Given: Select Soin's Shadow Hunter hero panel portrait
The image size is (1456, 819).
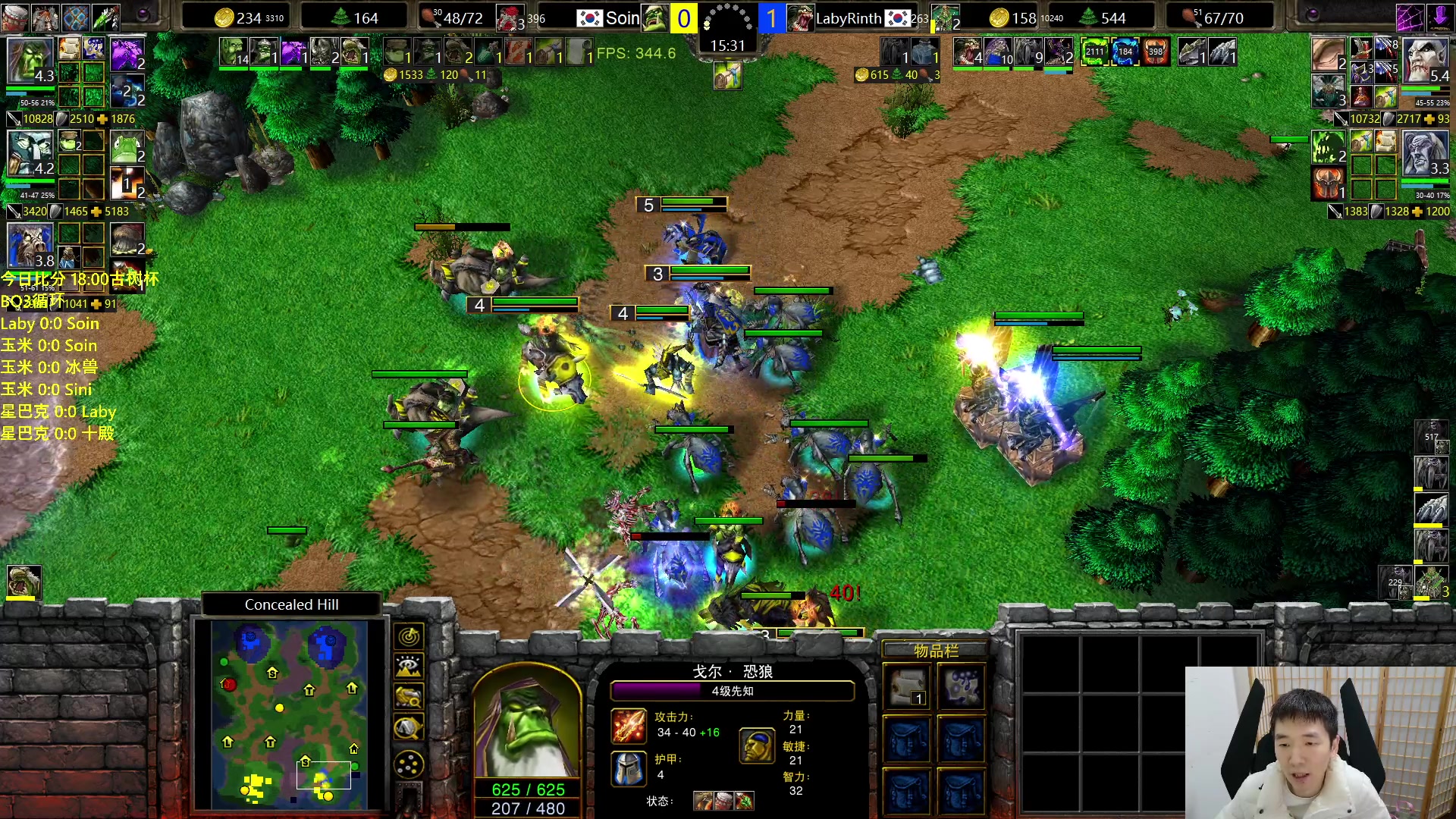Looking at the screenshot, I should (30, 153).
